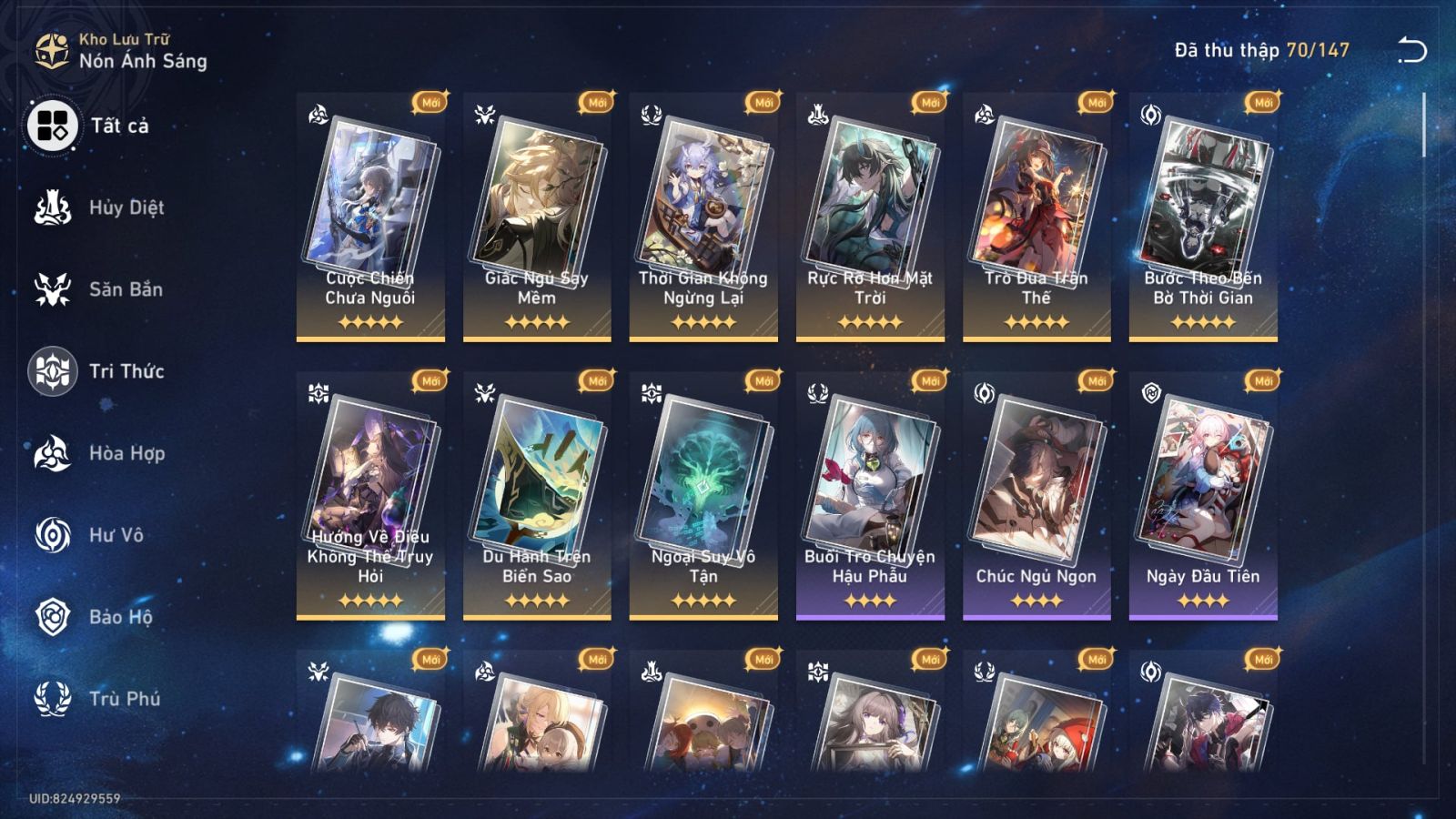Image resolution: width=1456 pixels, height=819 pixels.
Task: Select the Săn Bắn path filter icon
Action: point(55,289)
